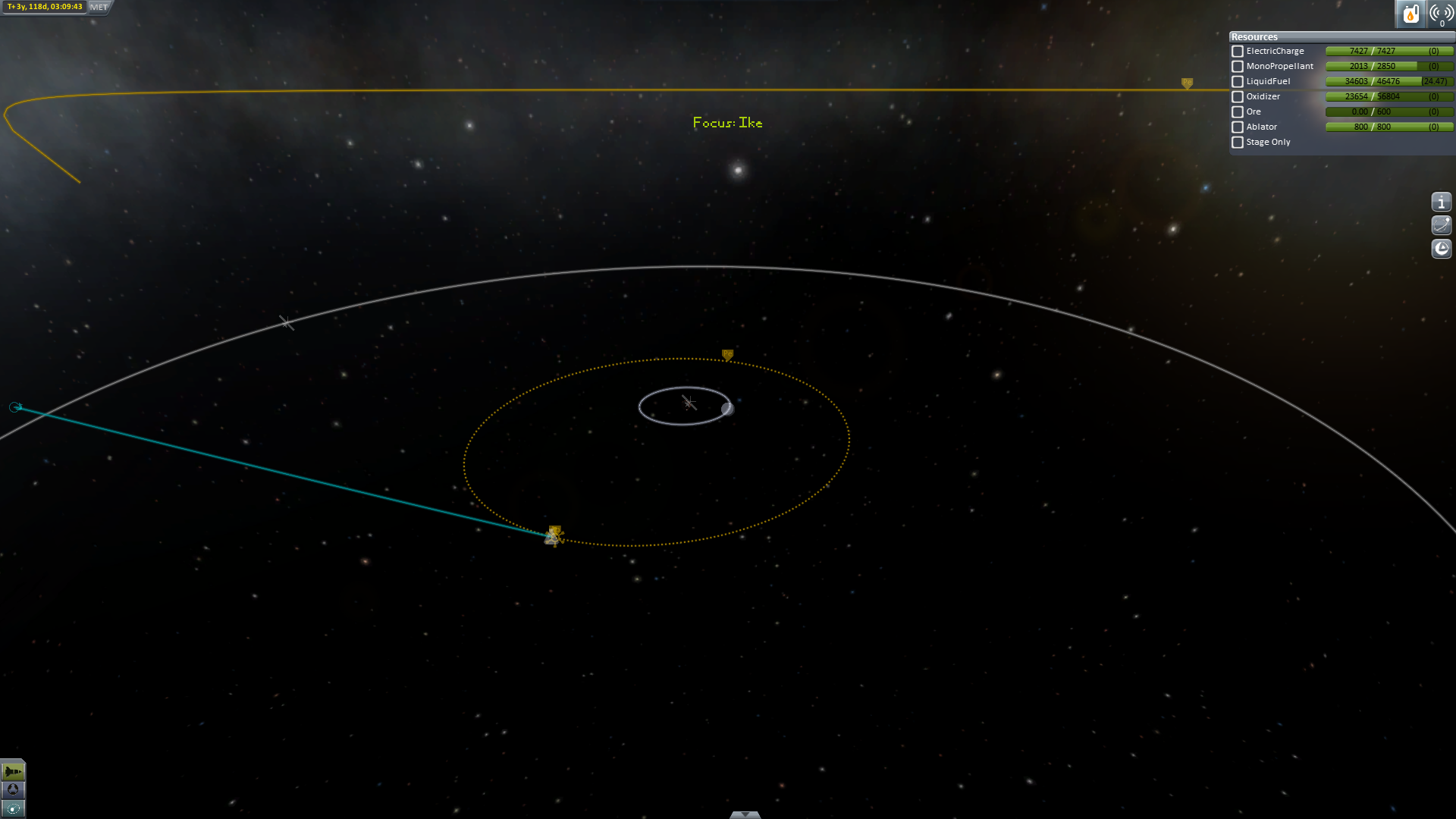Switch to the staging mode rocket button
The width and height of the screenshot is (1456, 819).
(13, 772)
